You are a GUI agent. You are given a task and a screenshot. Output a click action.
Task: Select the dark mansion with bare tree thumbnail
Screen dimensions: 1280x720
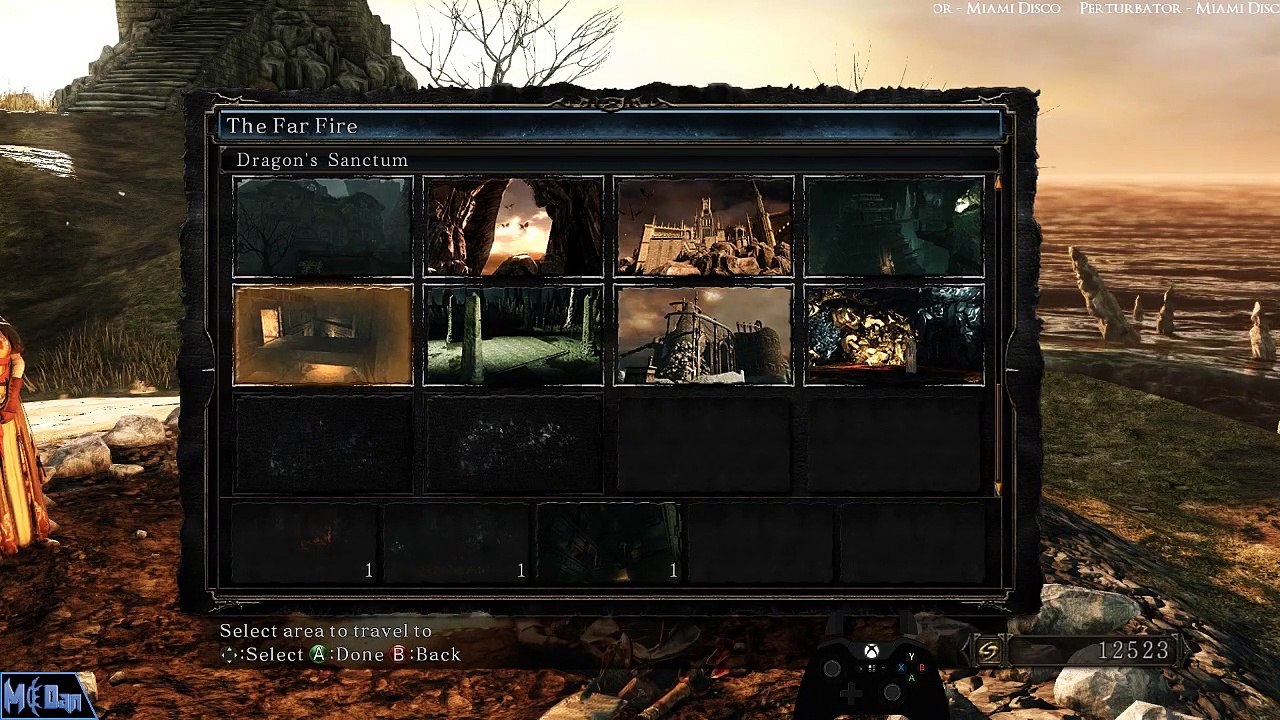pyautogui.click(x=323, y=227)
